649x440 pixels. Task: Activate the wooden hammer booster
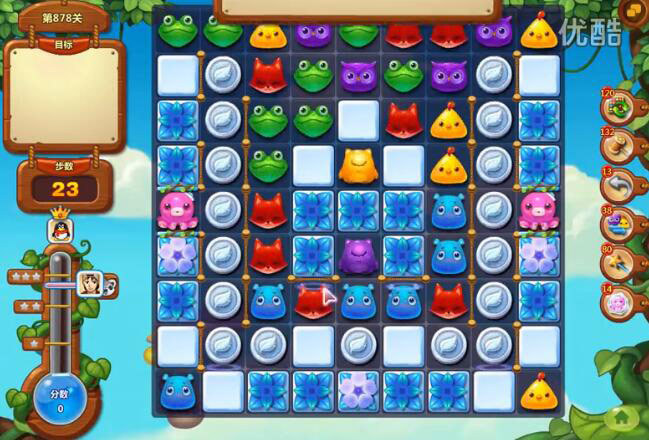(x=615, y=145)
